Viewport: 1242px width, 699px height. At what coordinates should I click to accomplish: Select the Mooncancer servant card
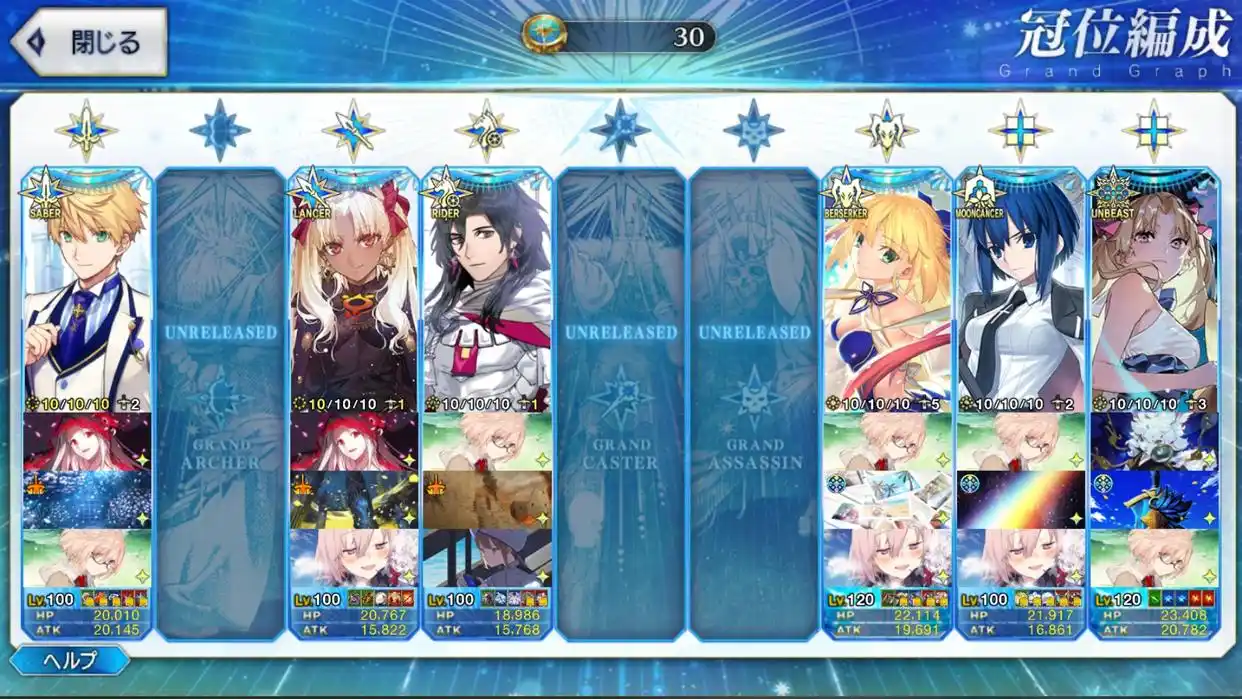(1020, 290)
